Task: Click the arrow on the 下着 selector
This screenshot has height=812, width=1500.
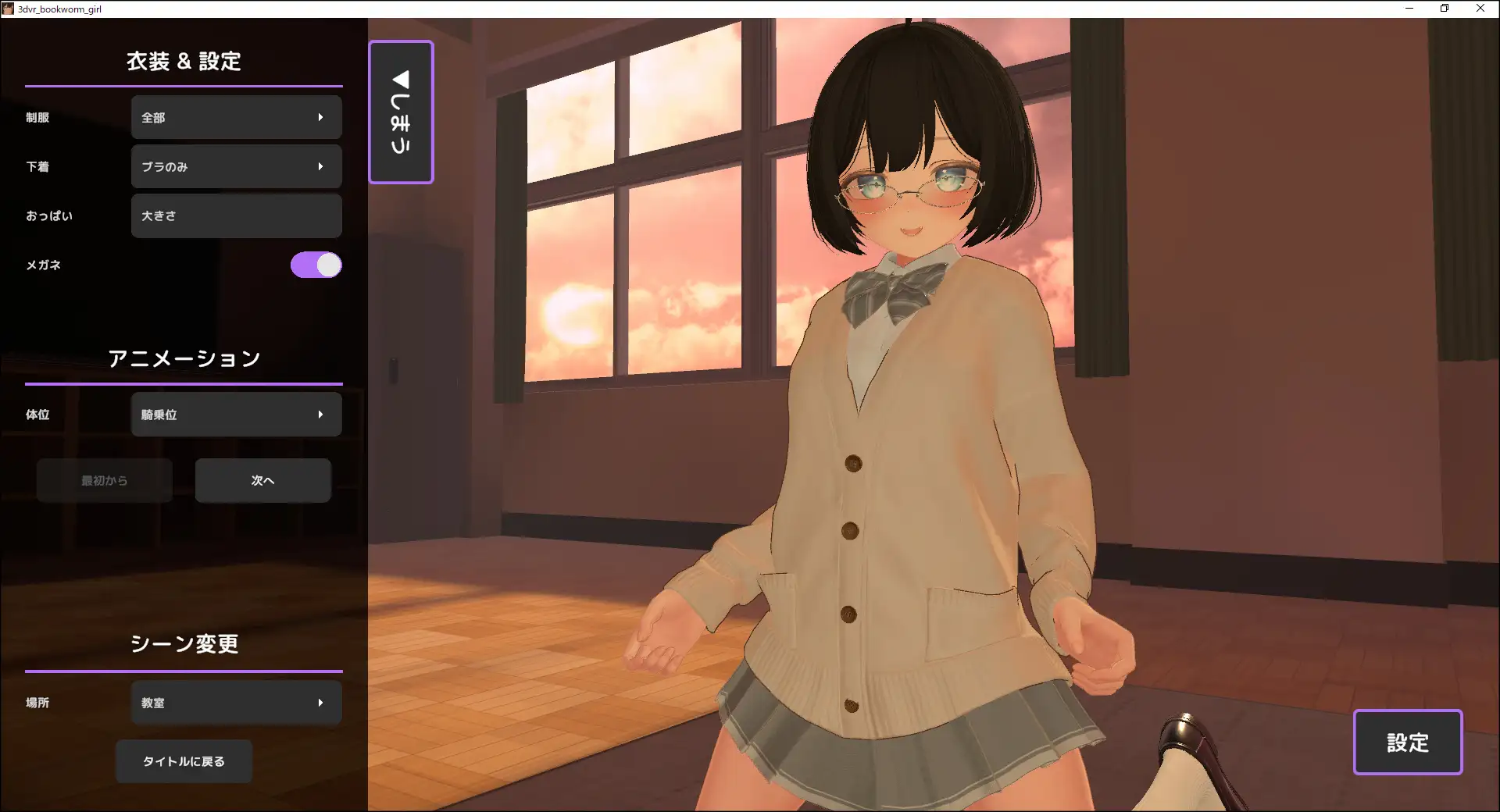Action: coord(320,166)
